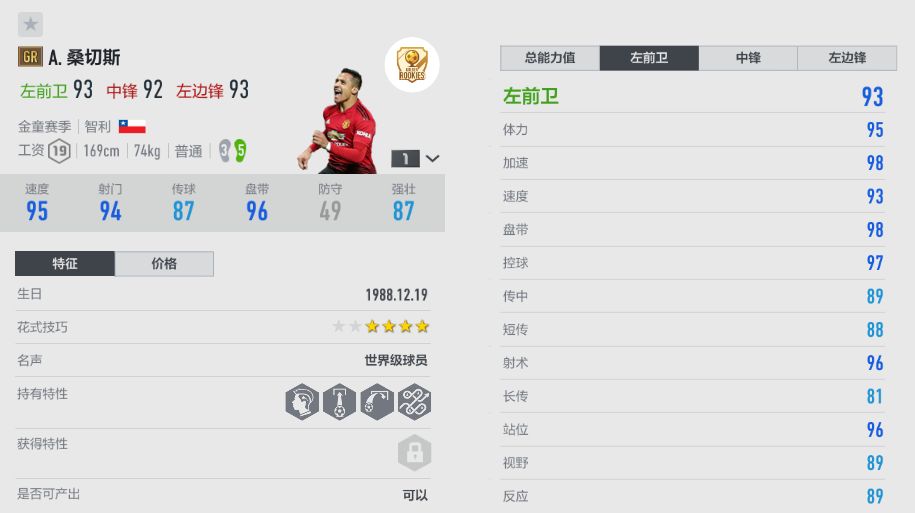Open the 中锋 position tab
The width and height of the screenshot is (915, 513).
[x=748, y=58]
